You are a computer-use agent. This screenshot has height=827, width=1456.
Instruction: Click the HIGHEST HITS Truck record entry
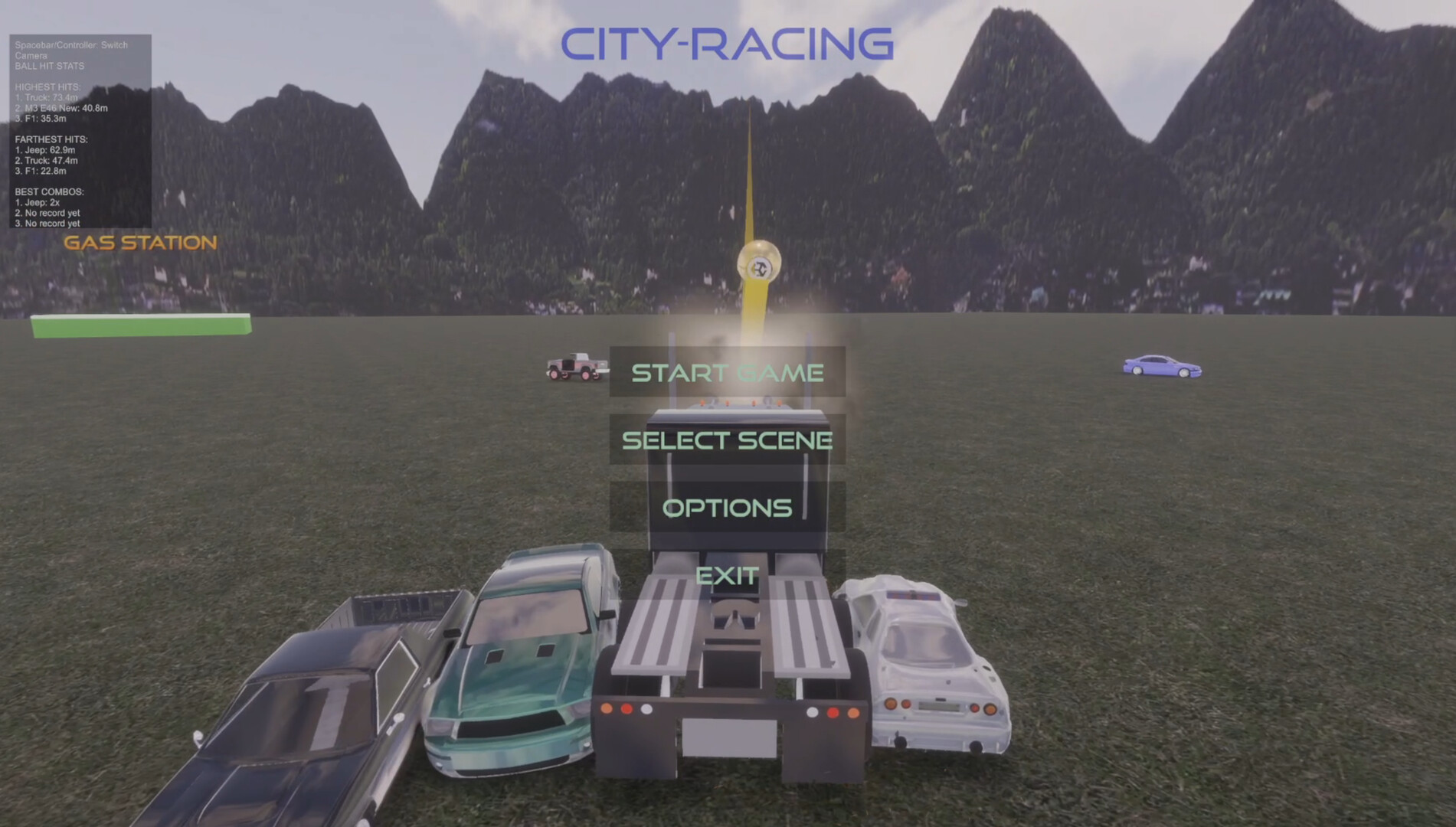pyautogui.click(x=44, y=98)
